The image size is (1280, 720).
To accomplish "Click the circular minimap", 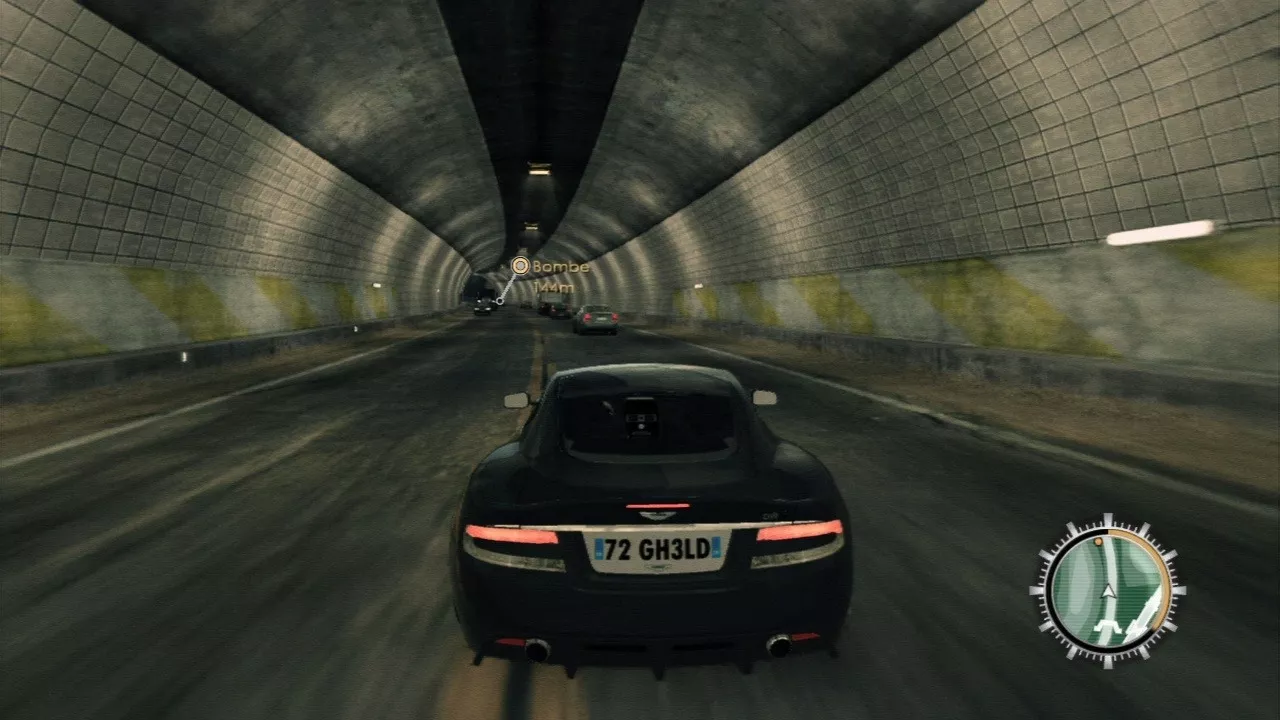I will [1107, 591].
